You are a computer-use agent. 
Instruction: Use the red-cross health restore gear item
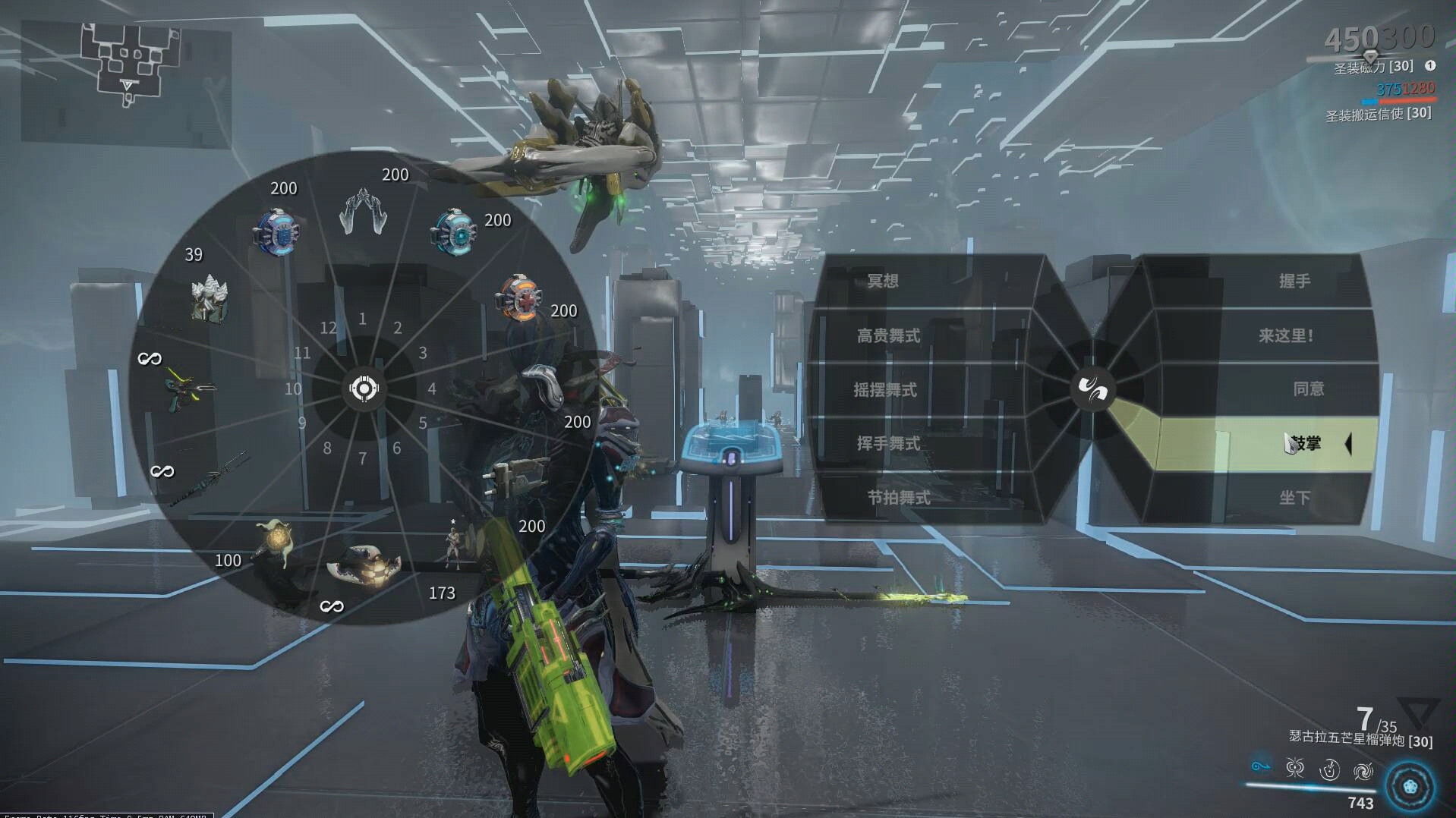(x=519, y=298)
